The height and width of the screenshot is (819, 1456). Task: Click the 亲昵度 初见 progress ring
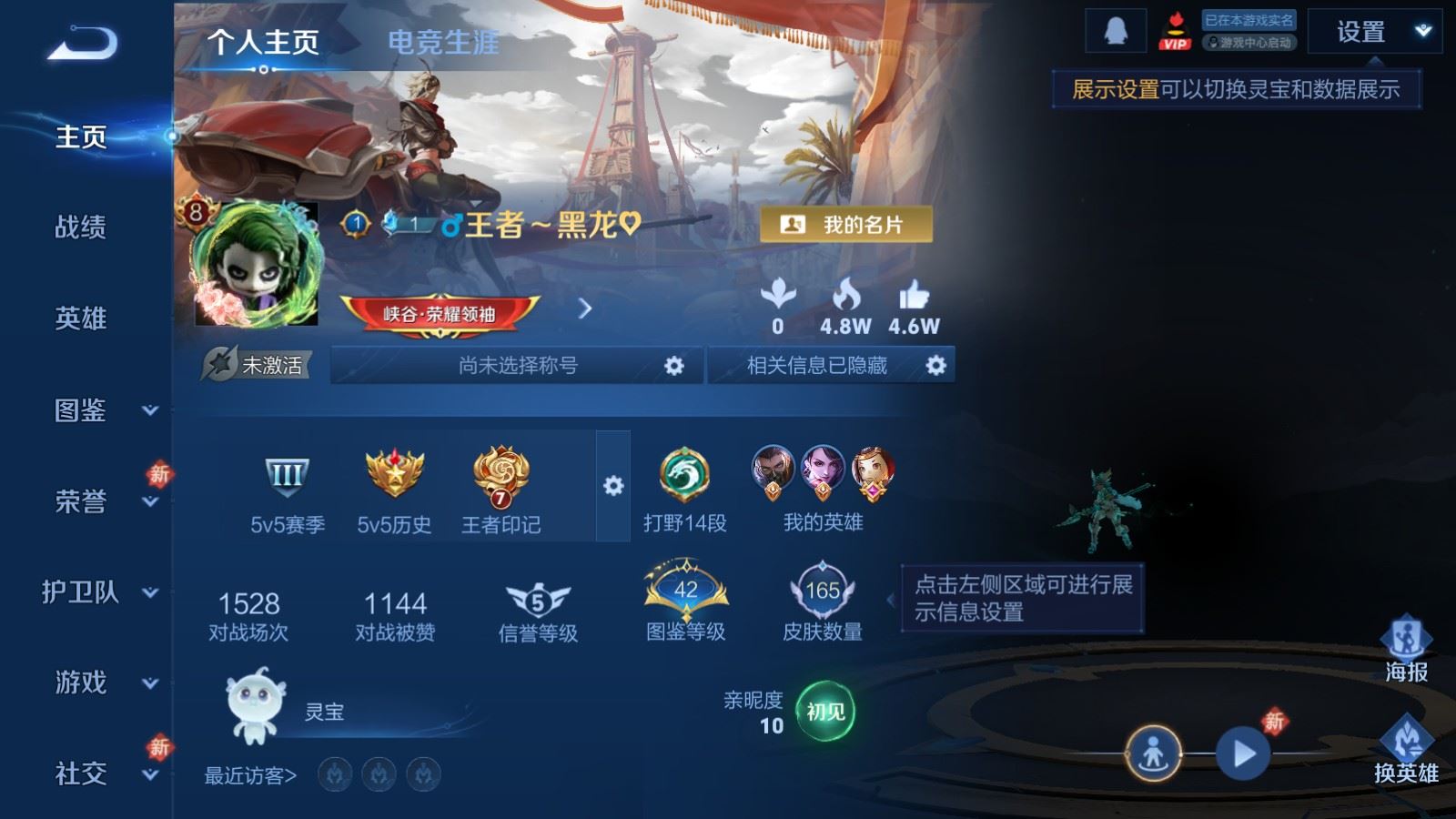pos(824,713)
